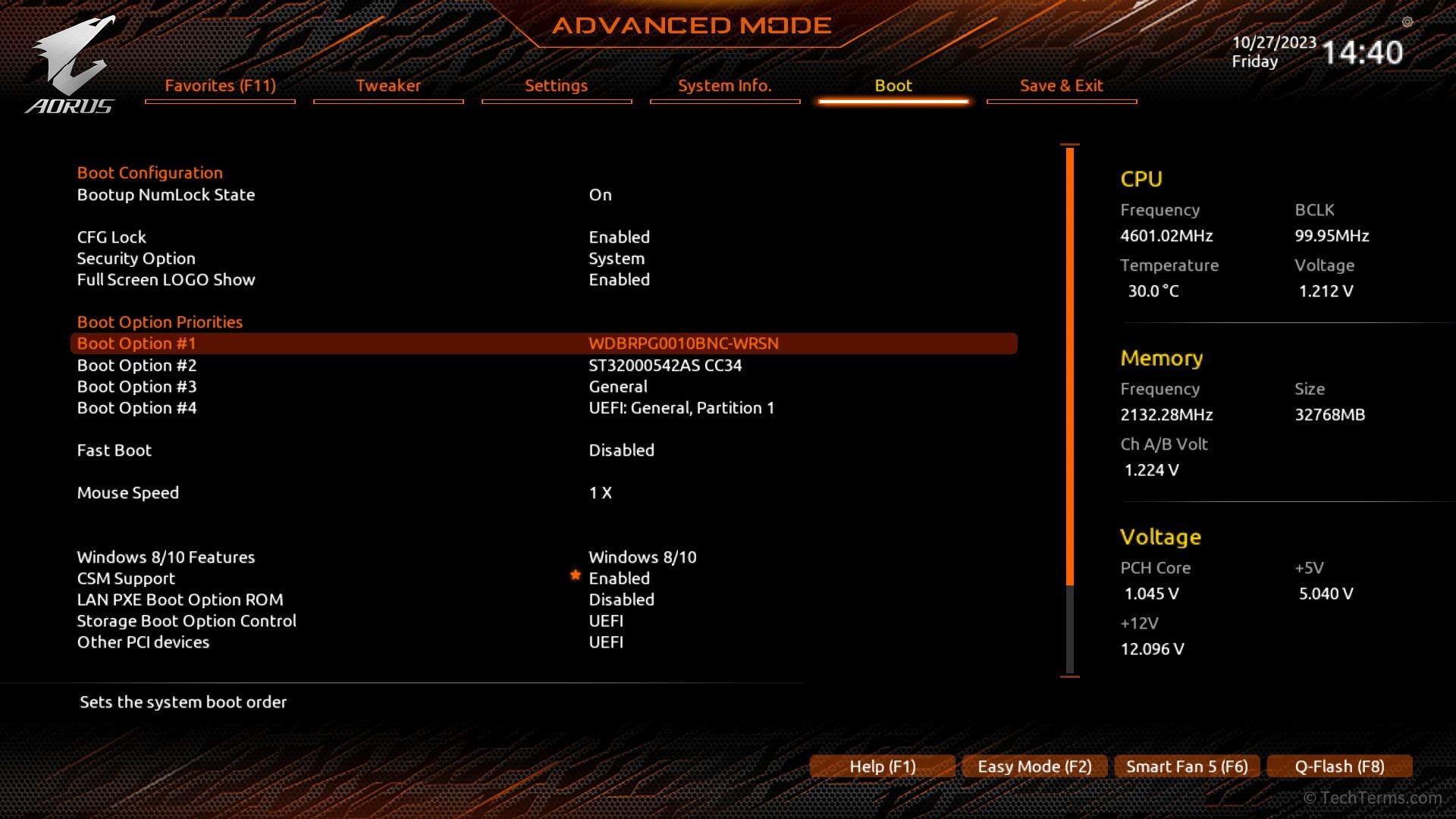Select the Fast Boot option
Image resolution: width=1456 pixels, height=819 pixels.
[x=114, y=450]
